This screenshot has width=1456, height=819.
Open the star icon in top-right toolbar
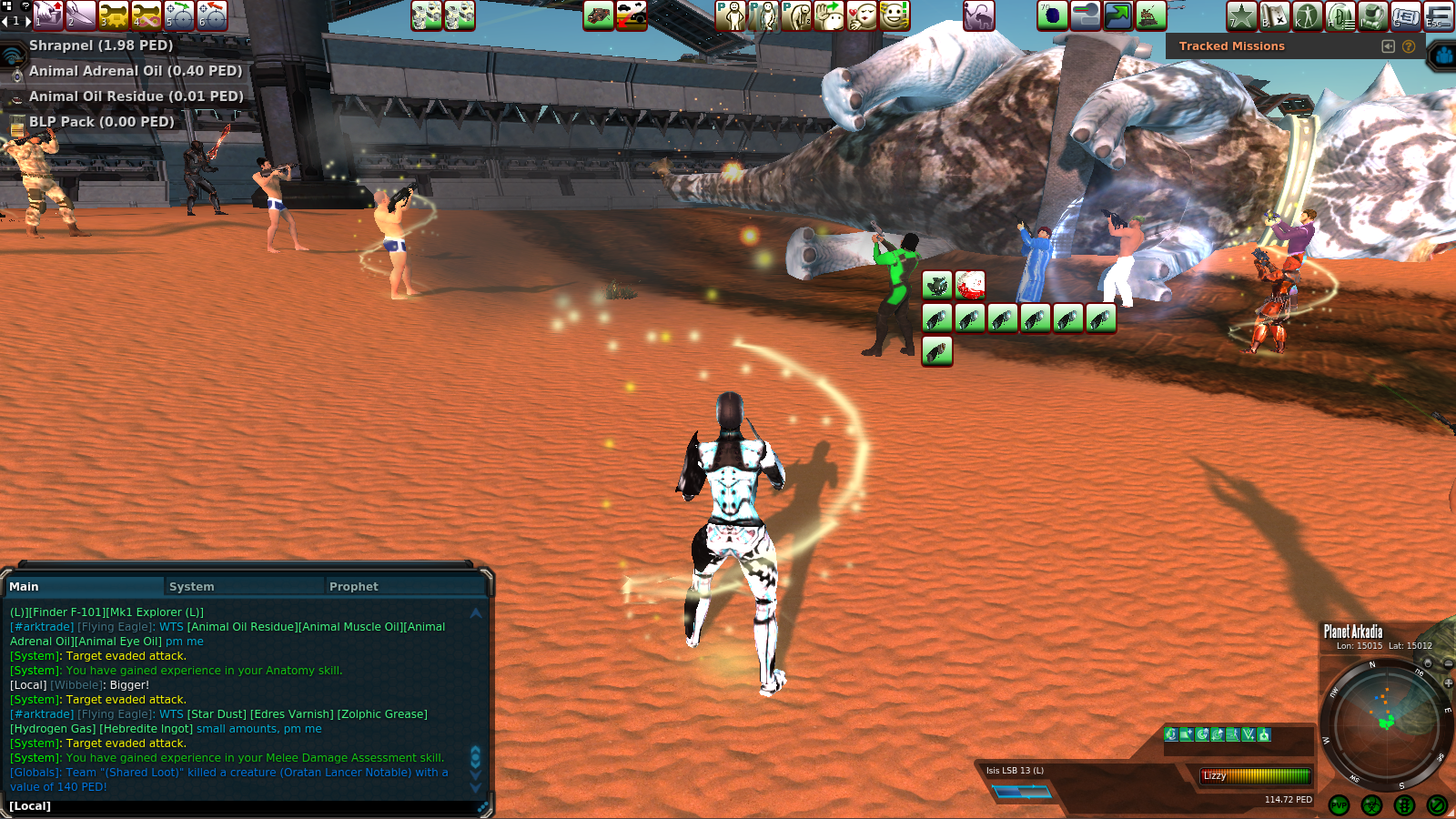pyautogui.click(x=1242, y=15)
